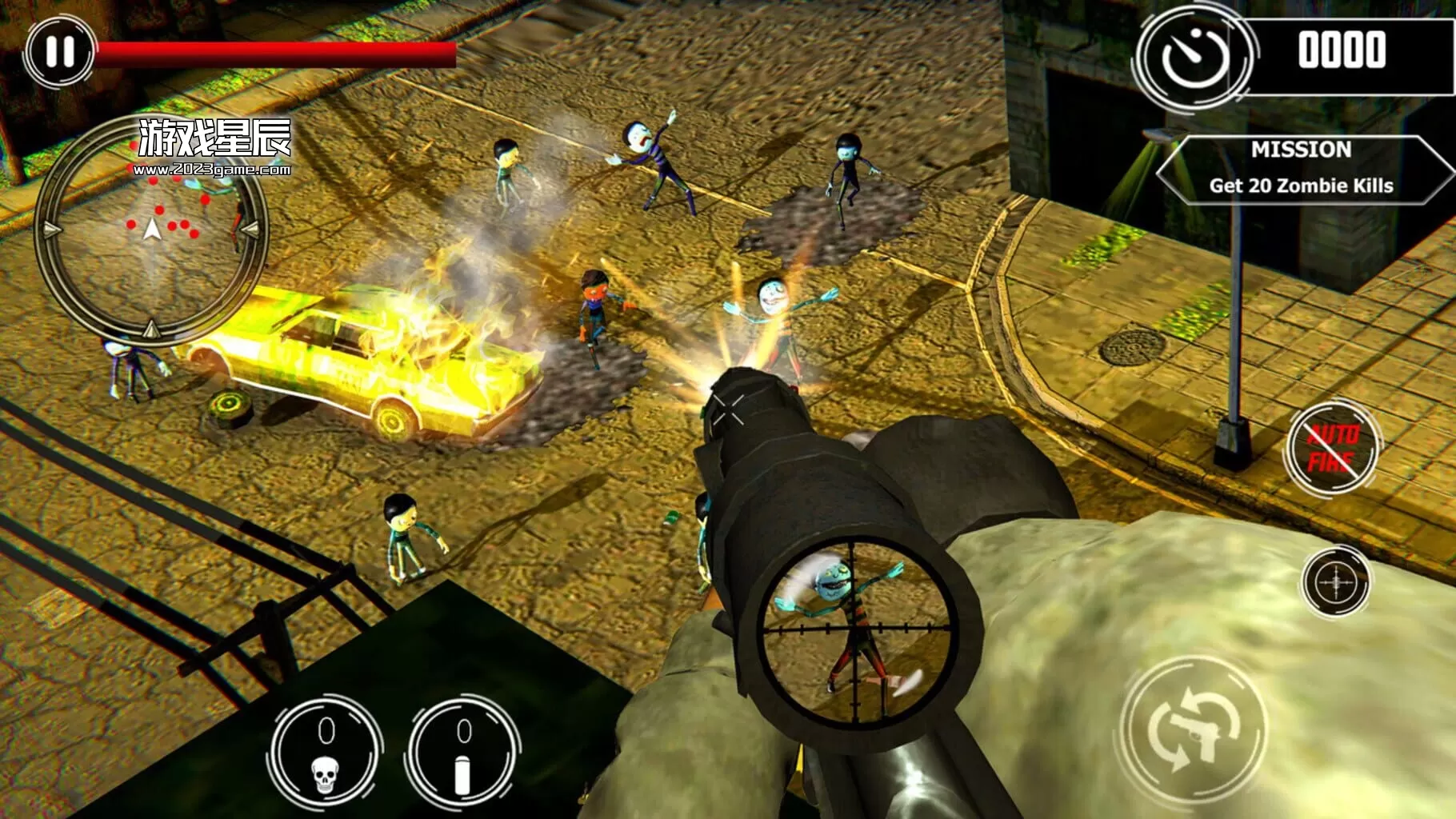Open the Mission objective panel
1456x819 pixels.
click(1301, 169)
